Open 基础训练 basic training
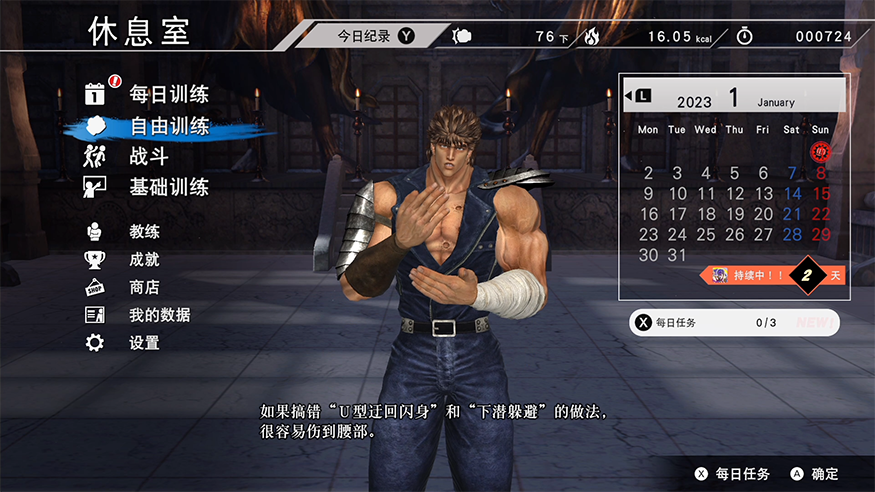 click(x=168, y=187)
